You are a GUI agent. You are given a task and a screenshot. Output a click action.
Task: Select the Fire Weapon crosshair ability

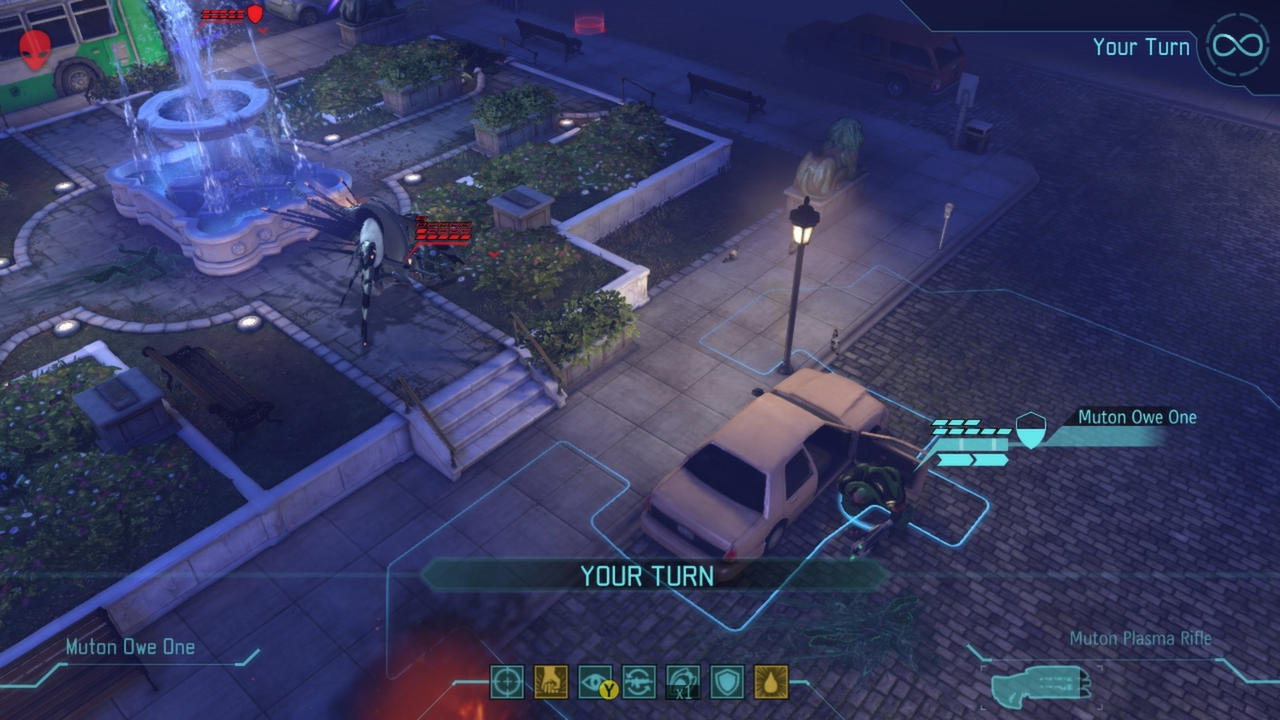point(505,682)
